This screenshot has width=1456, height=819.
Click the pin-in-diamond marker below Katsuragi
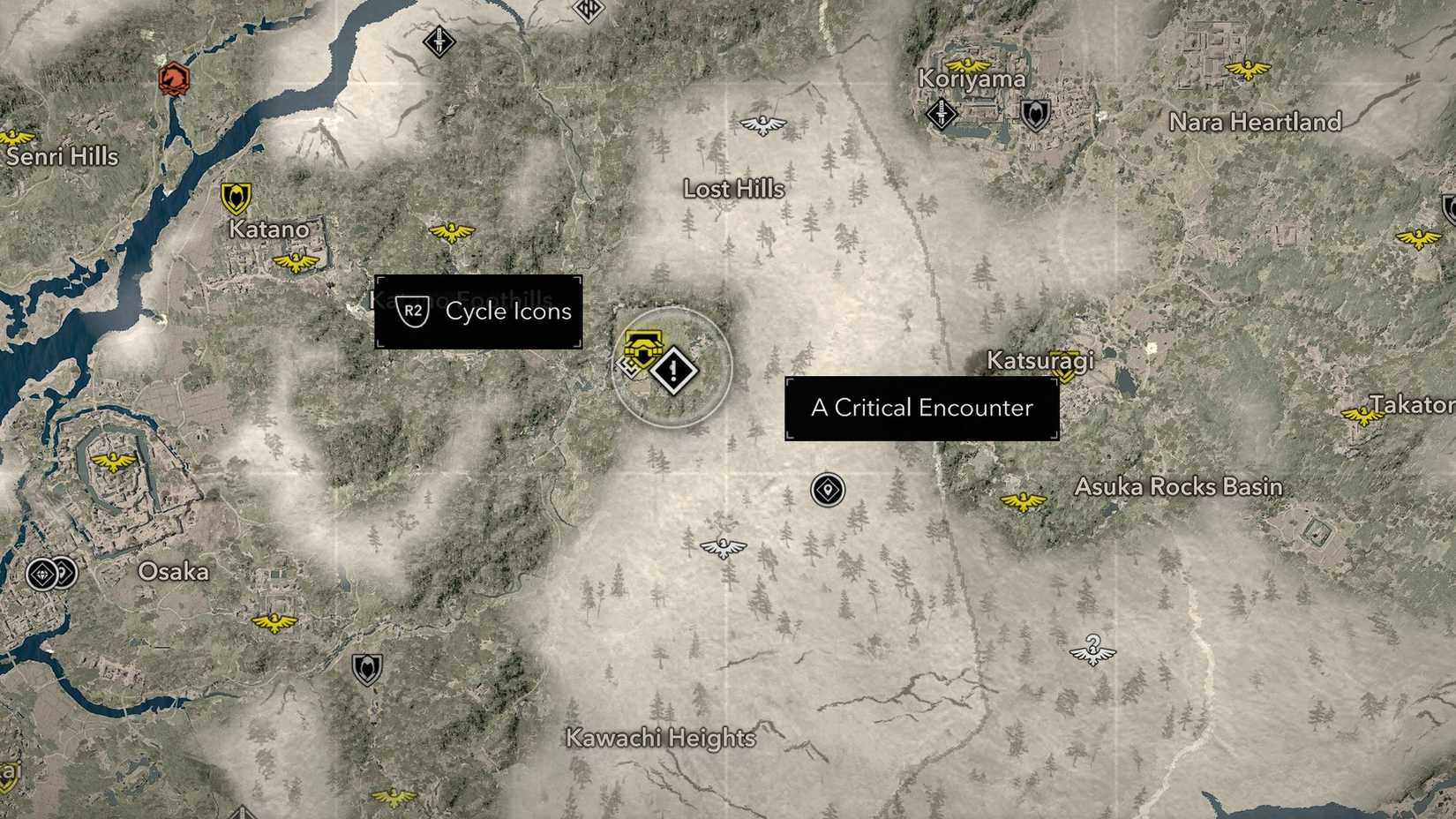[x=826, y=488]
